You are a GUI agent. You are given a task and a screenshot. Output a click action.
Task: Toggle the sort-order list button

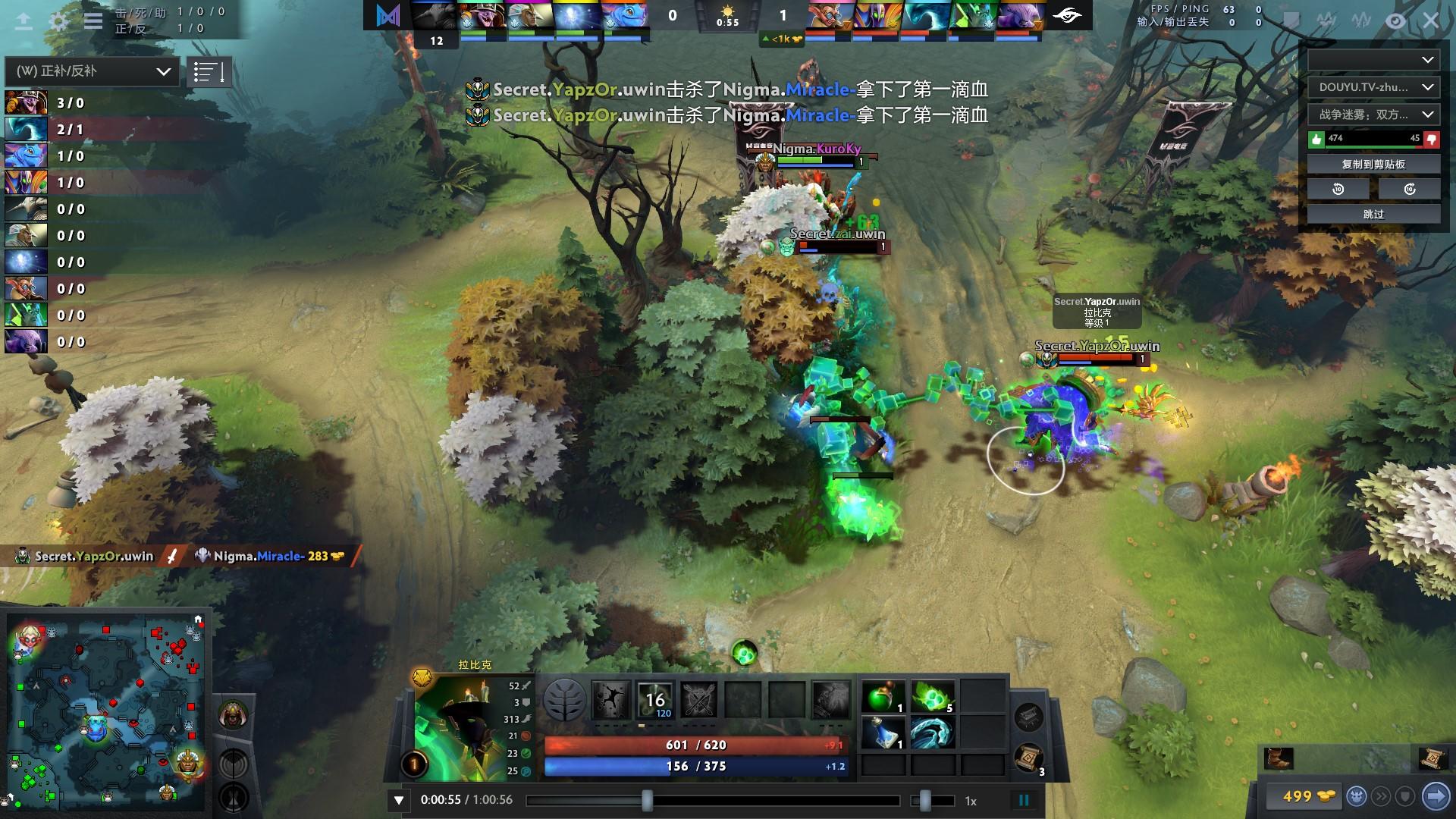(209, 72)
